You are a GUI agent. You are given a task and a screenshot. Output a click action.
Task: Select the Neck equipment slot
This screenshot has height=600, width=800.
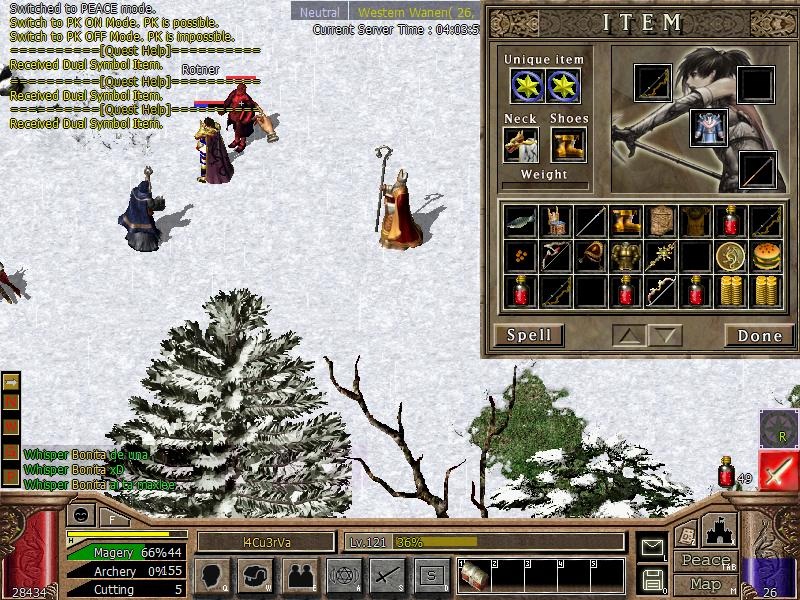click(521, 145)
